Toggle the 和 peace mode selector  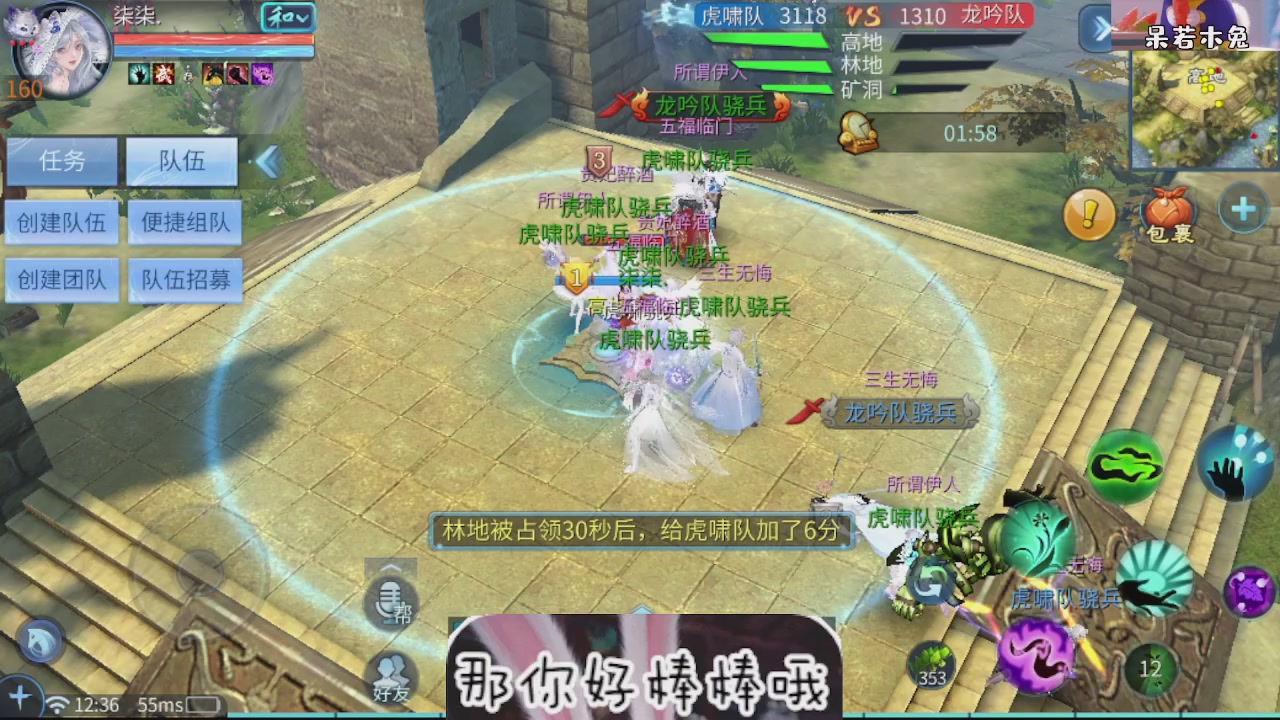[287, 19]
